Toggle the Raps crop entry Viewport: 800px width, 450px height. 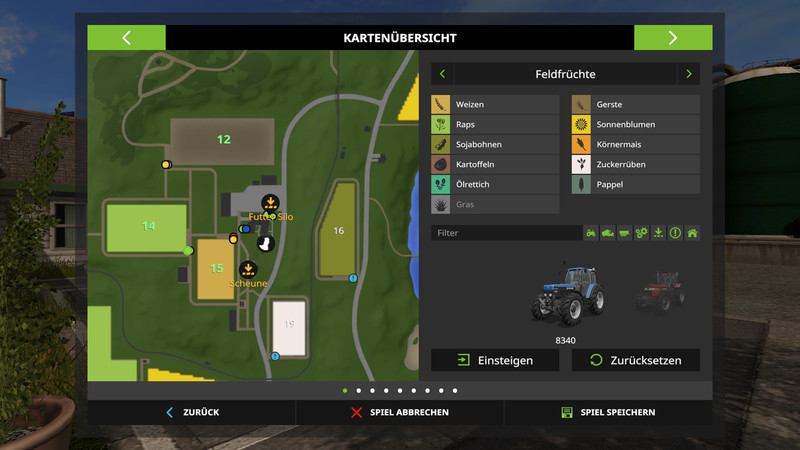click(495, 124)
